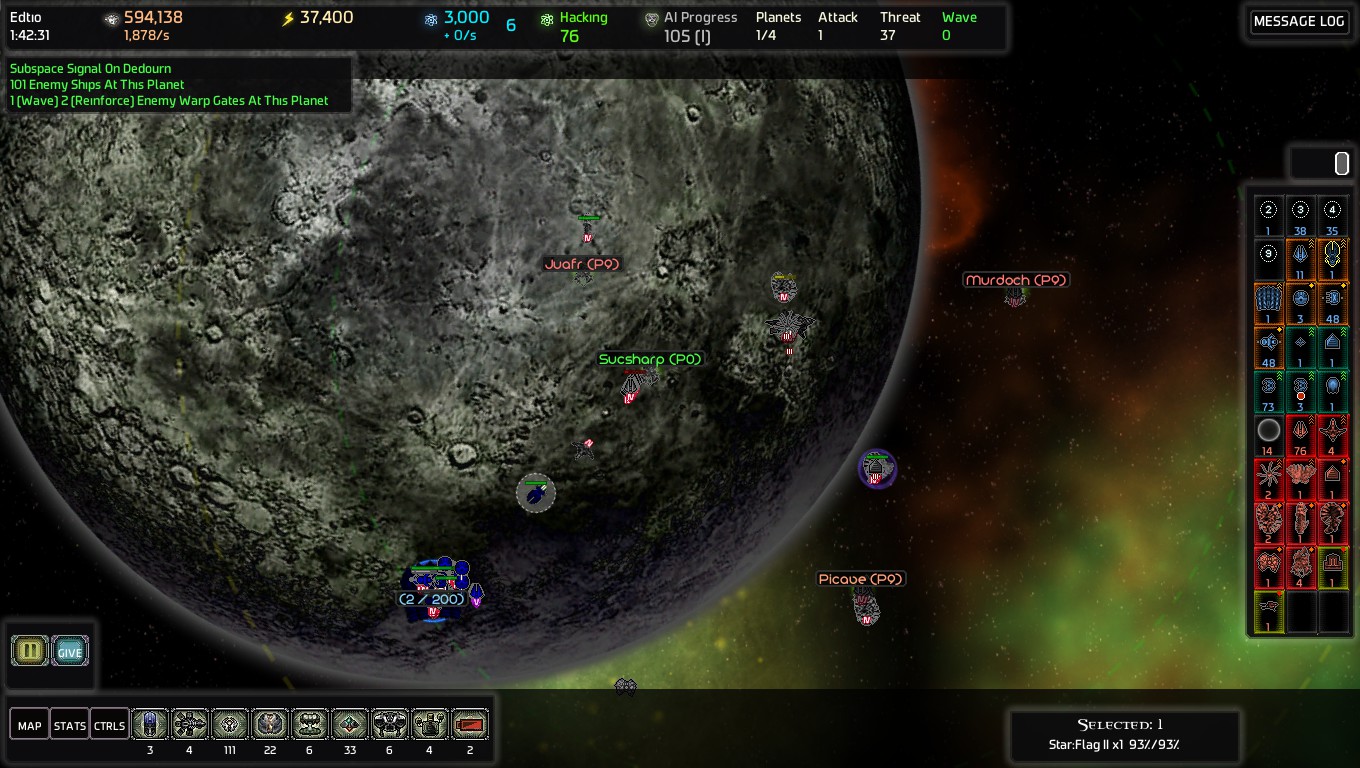
Task: Click the red battery icon in bottom bar
Action: coord(470,724)
